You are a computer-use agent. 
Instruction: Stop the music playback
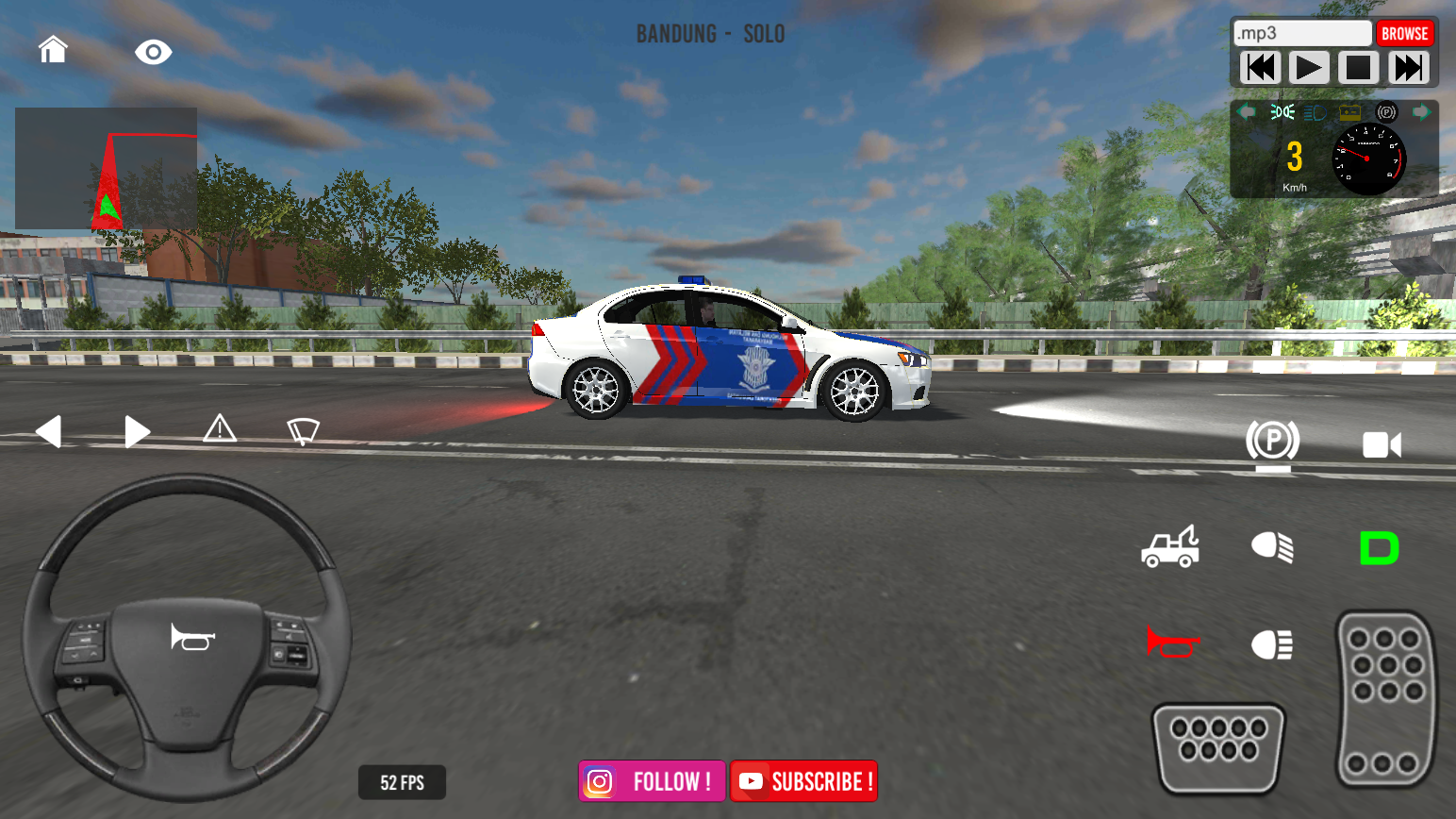1358,68
